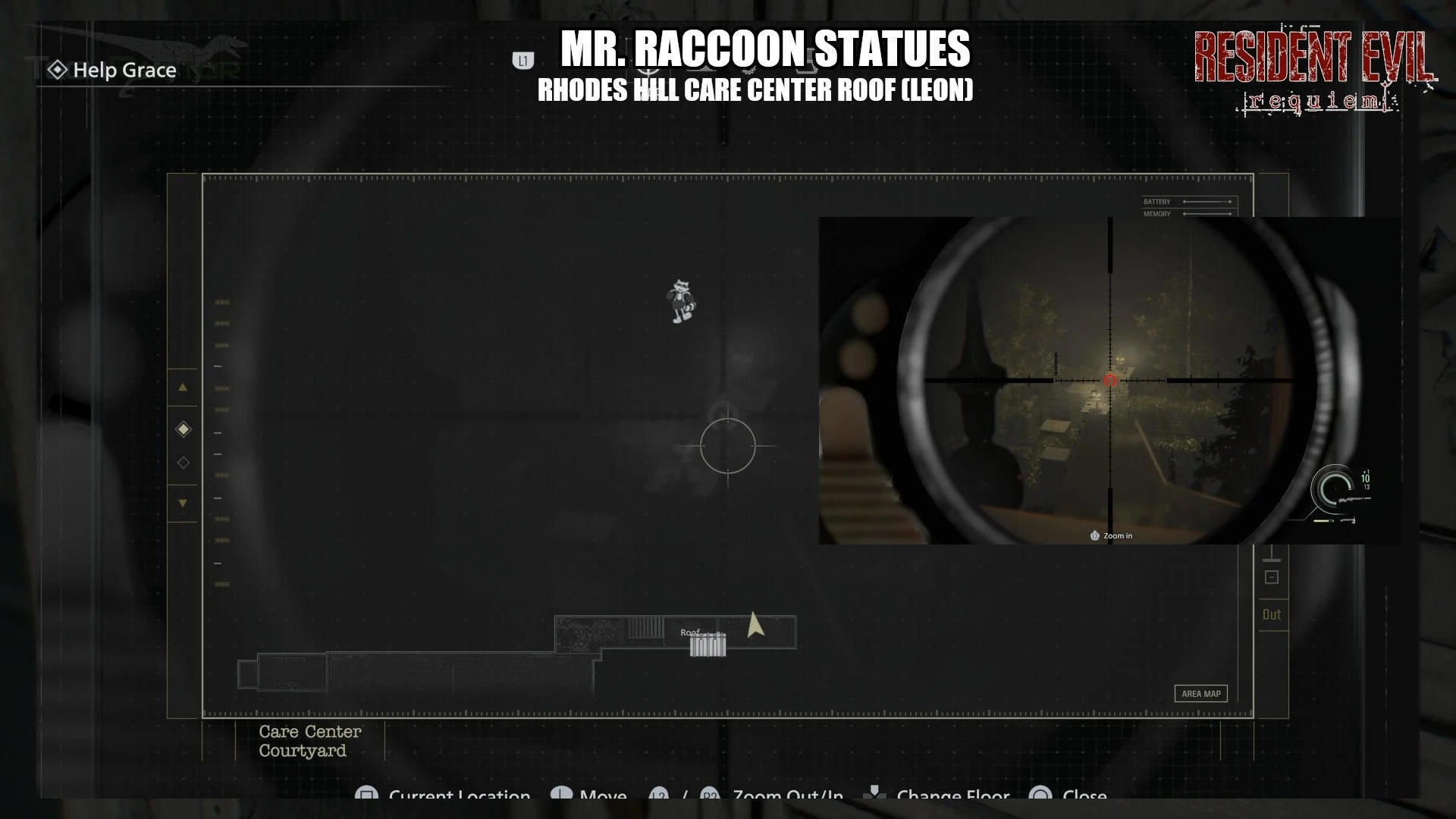This screenshot has height=819, width=1456.
Task: Click the Mr. Raccoon statue map marker
Action: tap(682, 301)
